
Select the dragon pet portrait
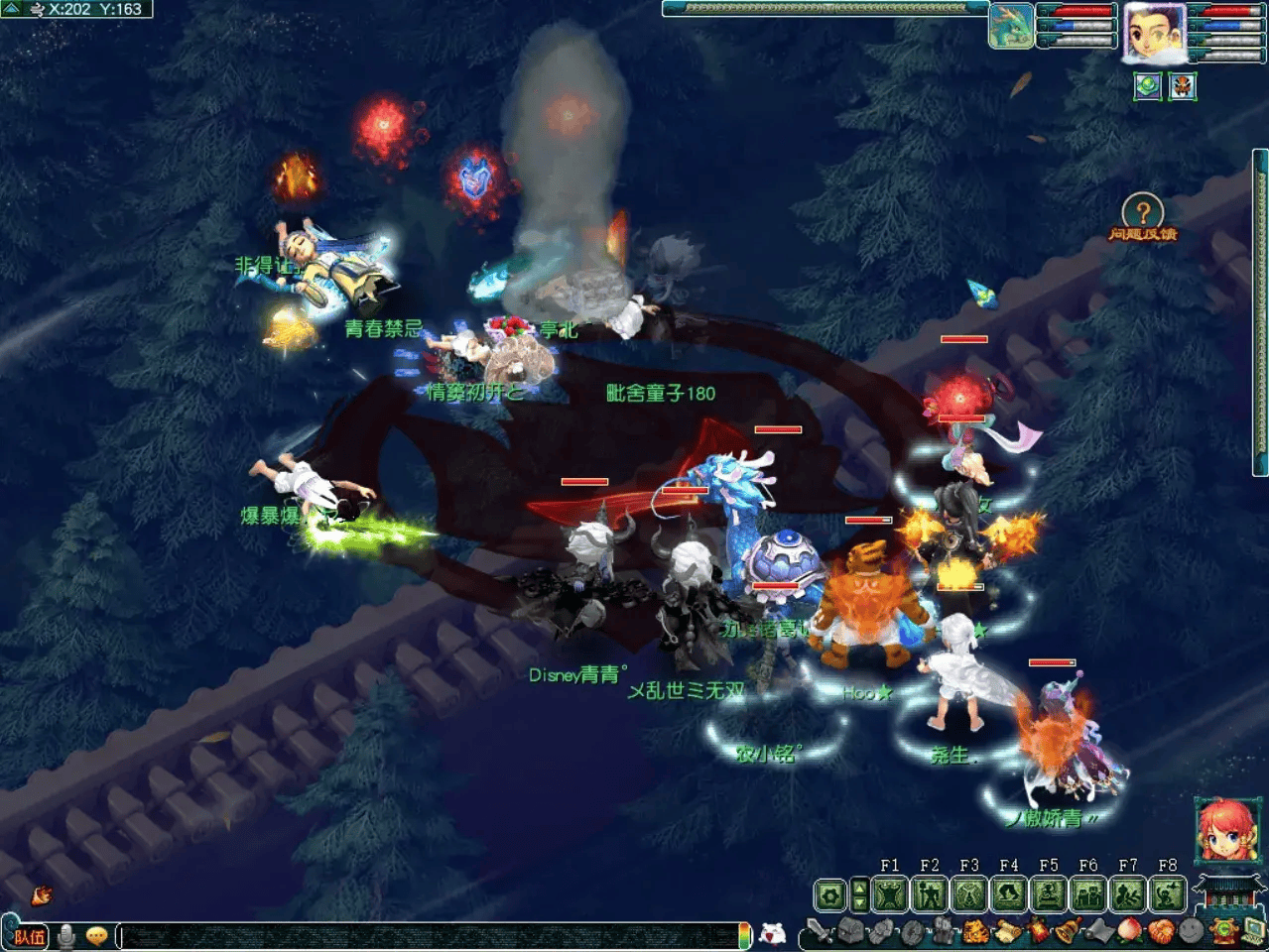pyautogui.click(x=1010, y=27)
